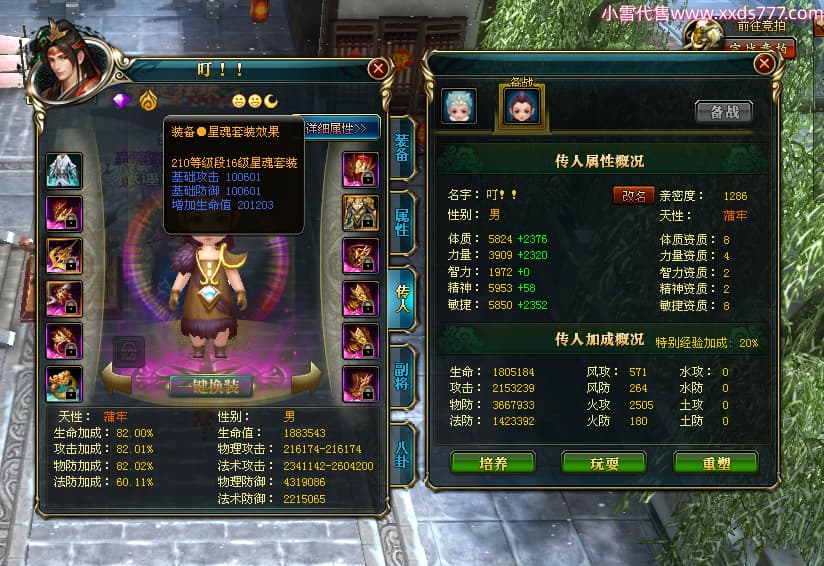Select the white-haired heir portrait

point(459,106)
